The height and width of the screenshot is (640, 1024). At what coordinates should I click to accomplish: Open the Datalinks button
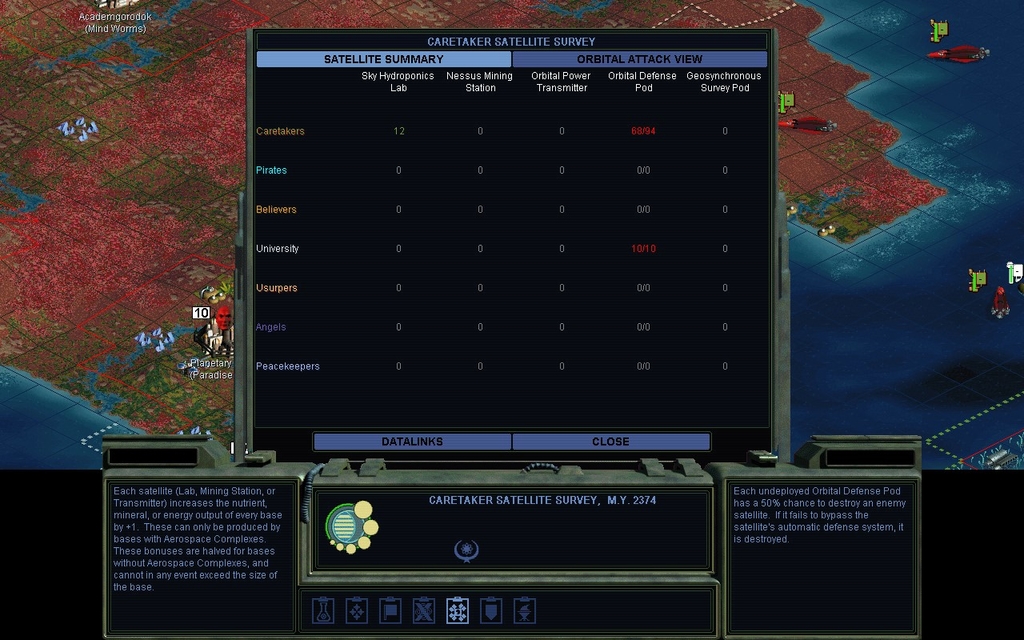coord(412,442)
